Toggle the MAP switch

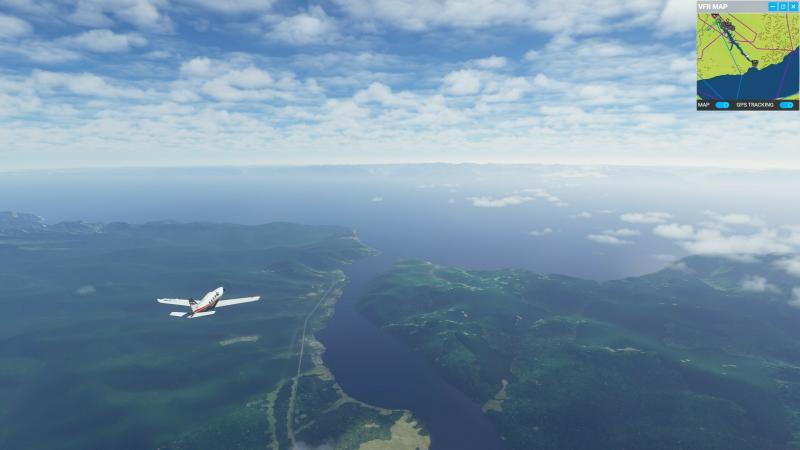pyautogui.click(x=722, y=104)
